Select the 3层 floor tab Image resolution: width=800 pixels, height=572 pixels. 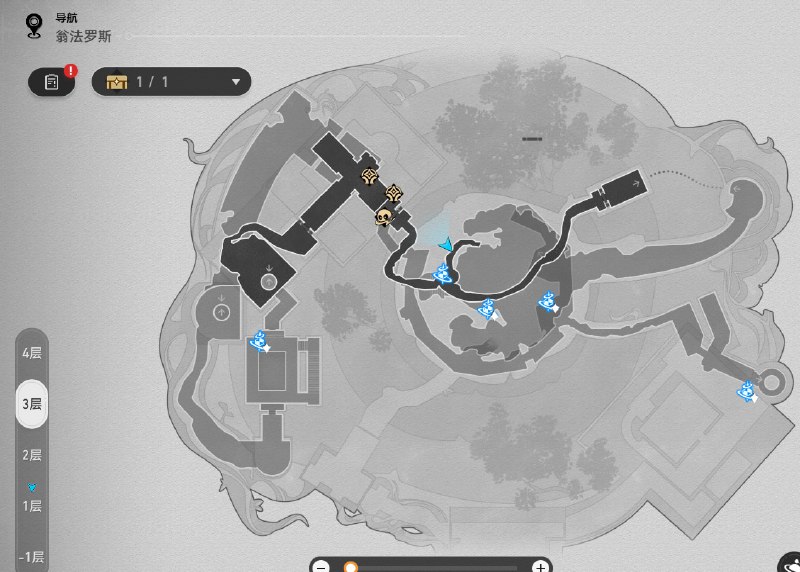coord(32,404)
